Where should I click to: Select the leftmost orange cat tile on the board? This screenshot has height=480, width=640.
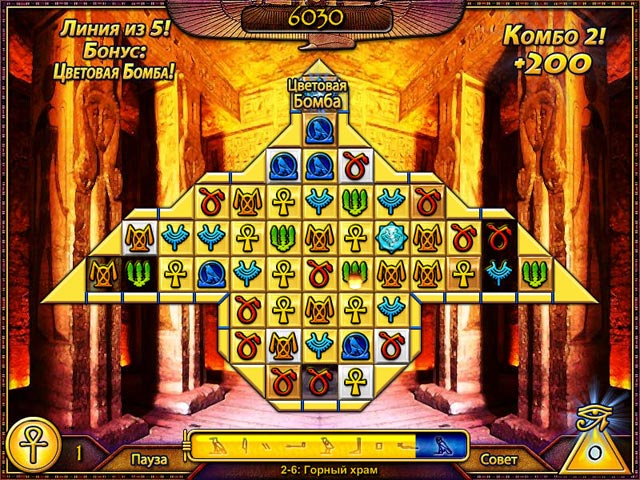click(x=103, y=271)
